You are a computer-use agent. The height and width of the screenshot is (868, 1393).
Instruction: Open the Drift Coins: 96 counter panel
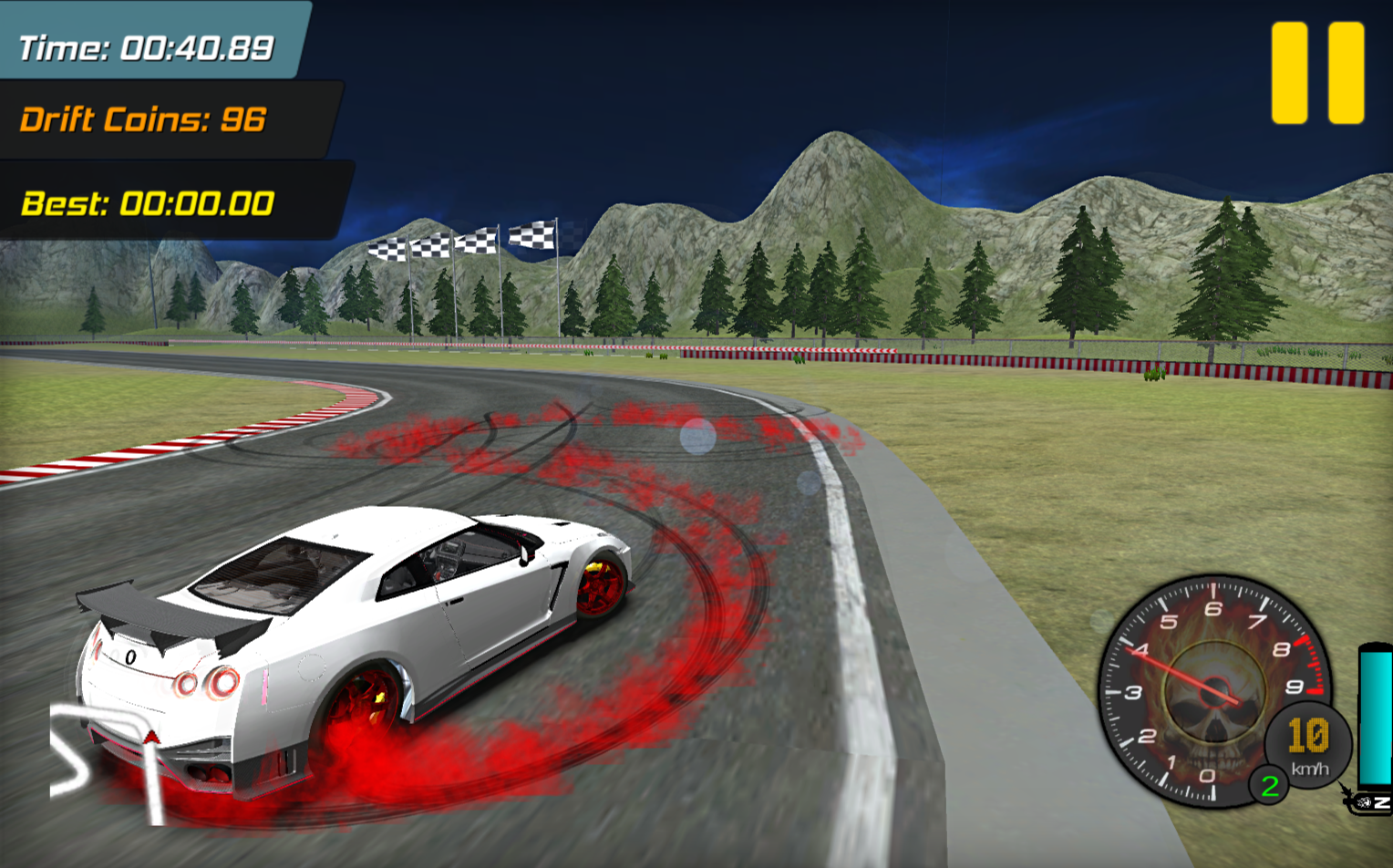coord(141,119)
